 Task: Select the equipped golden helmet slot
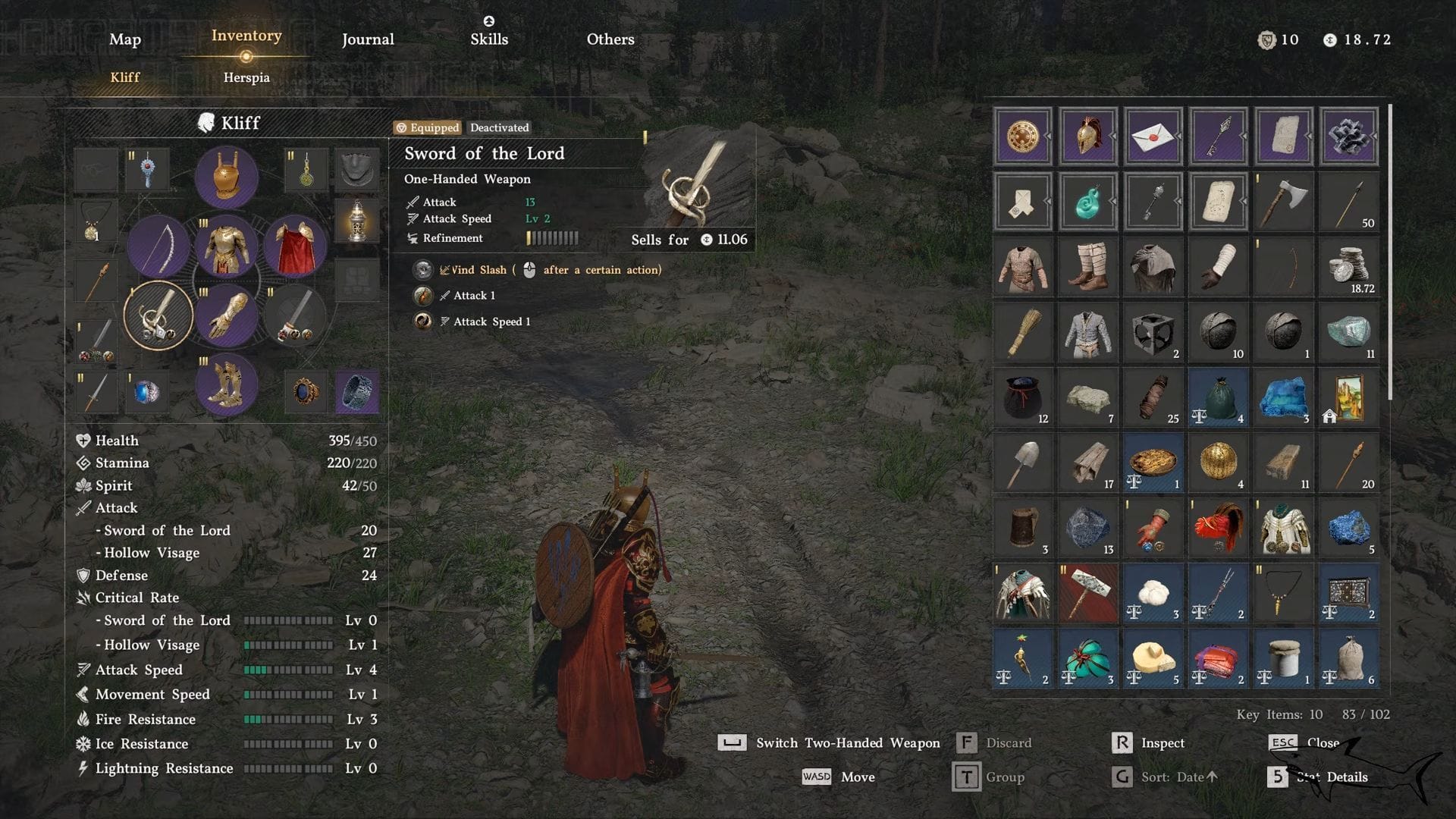(x=226, y=177)
